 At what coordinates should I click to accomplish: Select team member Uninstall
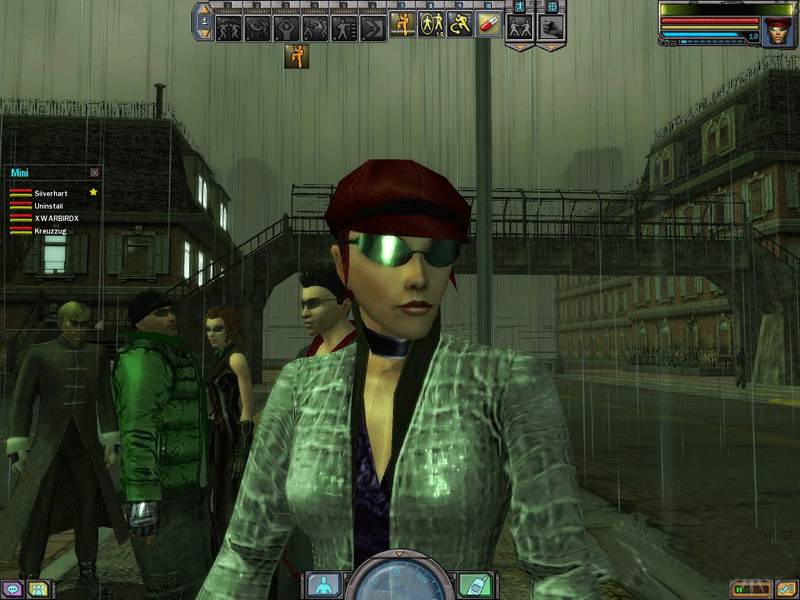click(x=49, y=204)
